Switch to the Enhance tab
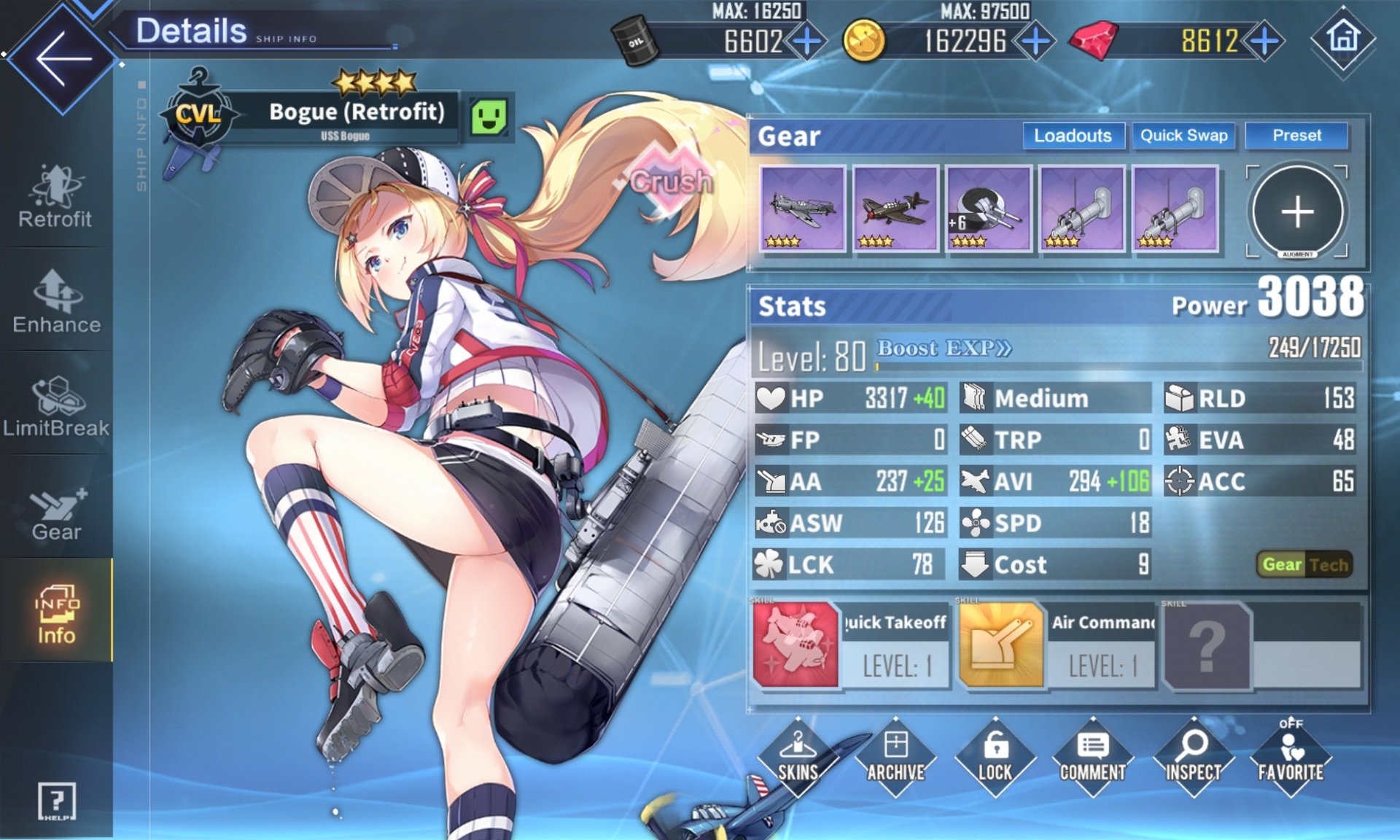The width and height of the screenshot is (1400, 840). [x=56, y=302]
